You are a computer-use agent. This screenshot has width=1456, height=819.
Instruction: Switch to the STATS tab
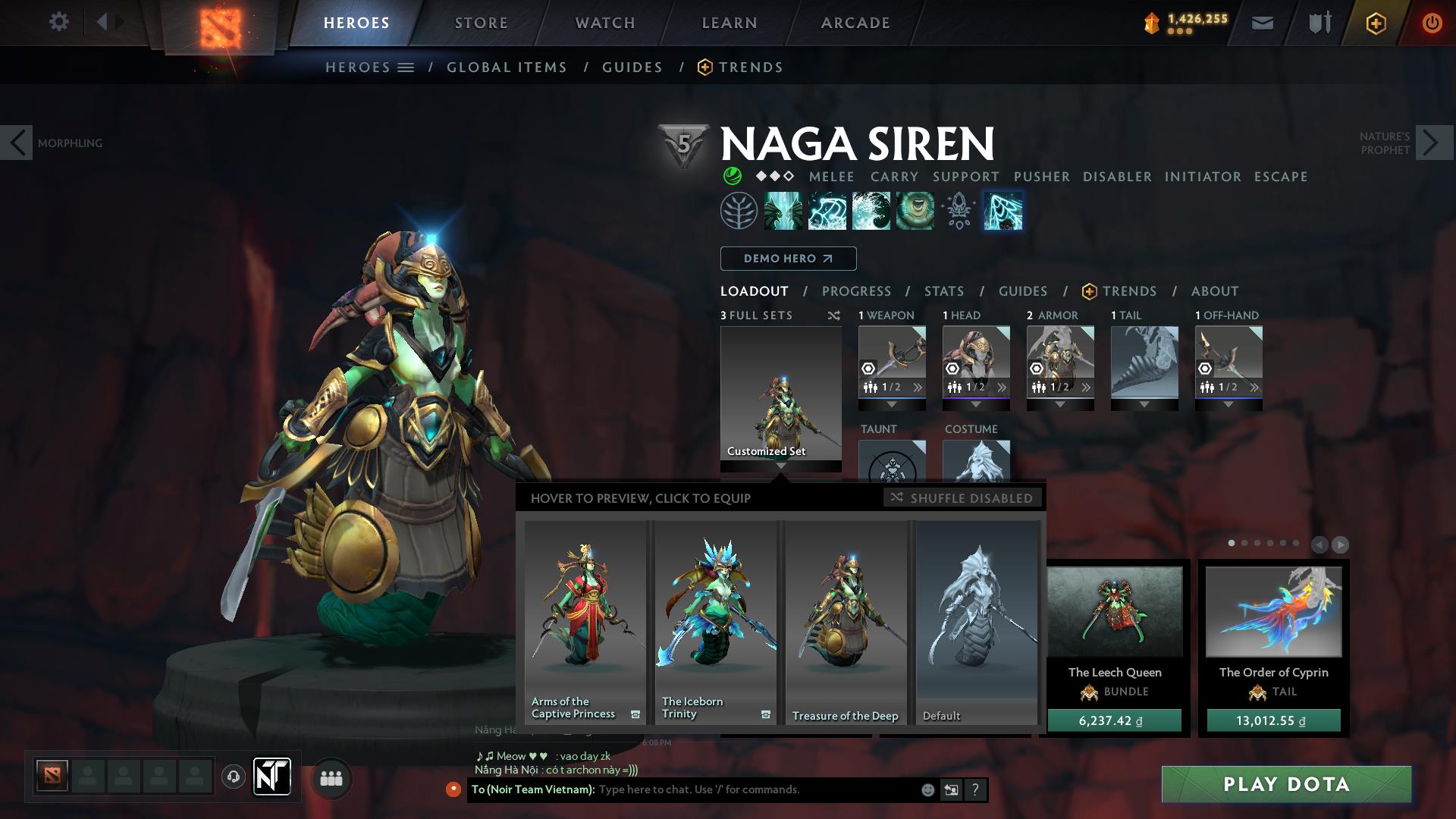[943, 290]
